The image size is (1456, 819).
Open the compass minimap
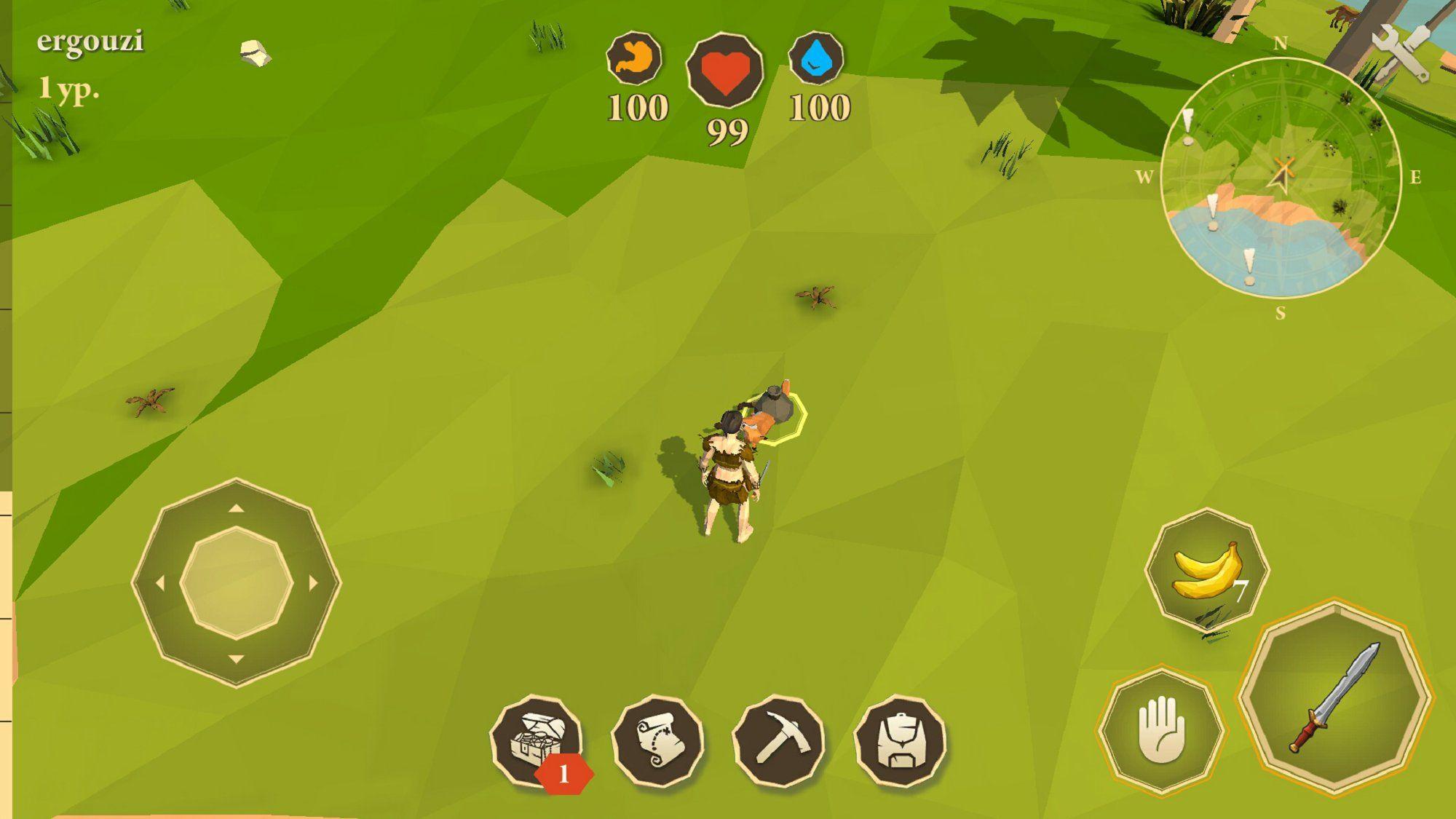click(x=1281, y=178)
